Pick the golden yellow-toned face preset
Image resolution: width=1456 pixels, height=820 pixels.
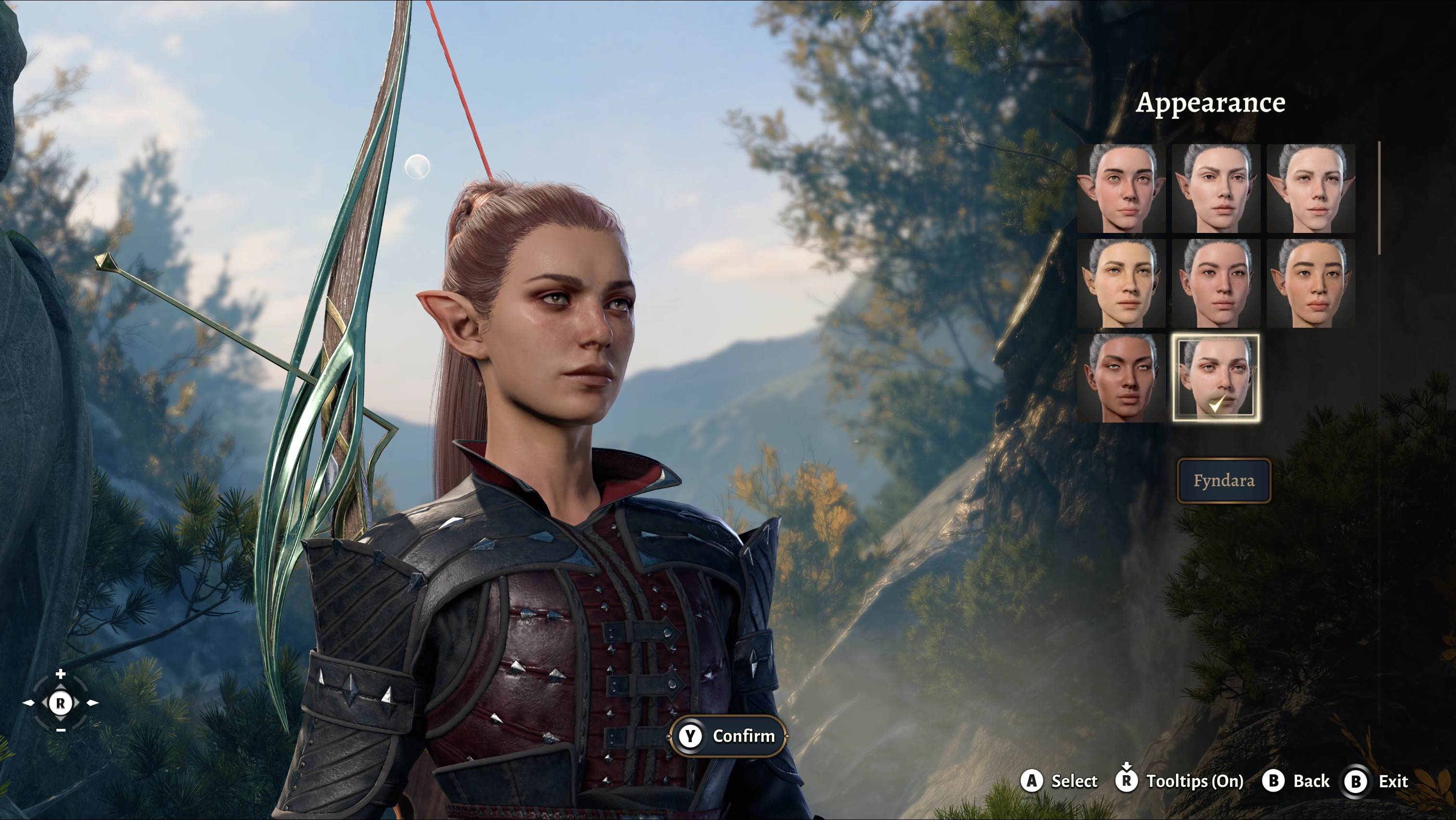pyautogui.click(x=1121, y=283)
